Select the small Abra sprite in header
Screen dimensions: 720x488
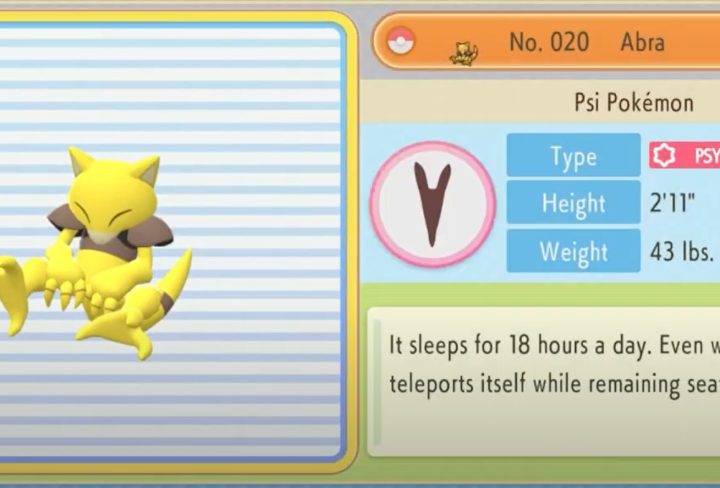464,52
